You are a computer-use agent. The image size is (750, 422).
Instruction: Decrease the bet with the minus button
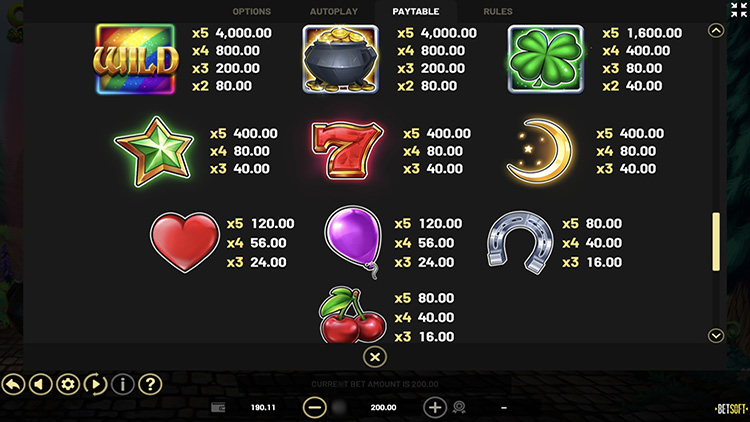coord(315,407)
